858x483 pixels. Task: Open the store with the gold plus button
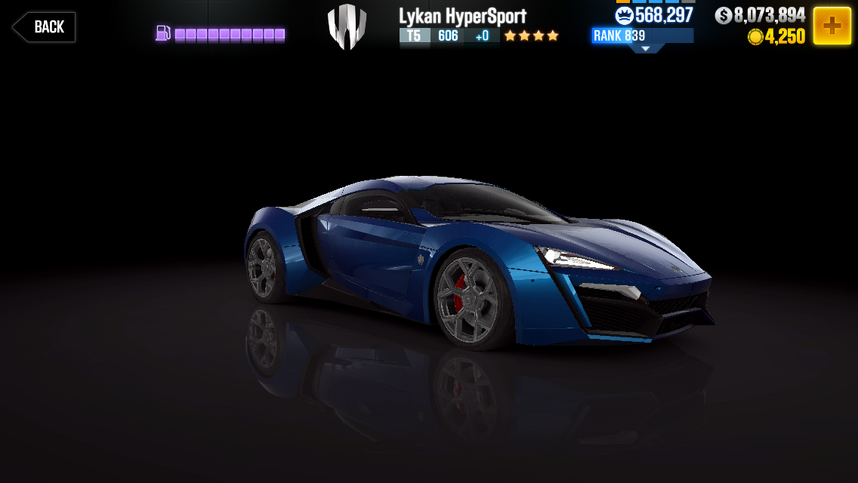[x=832, y=25]
